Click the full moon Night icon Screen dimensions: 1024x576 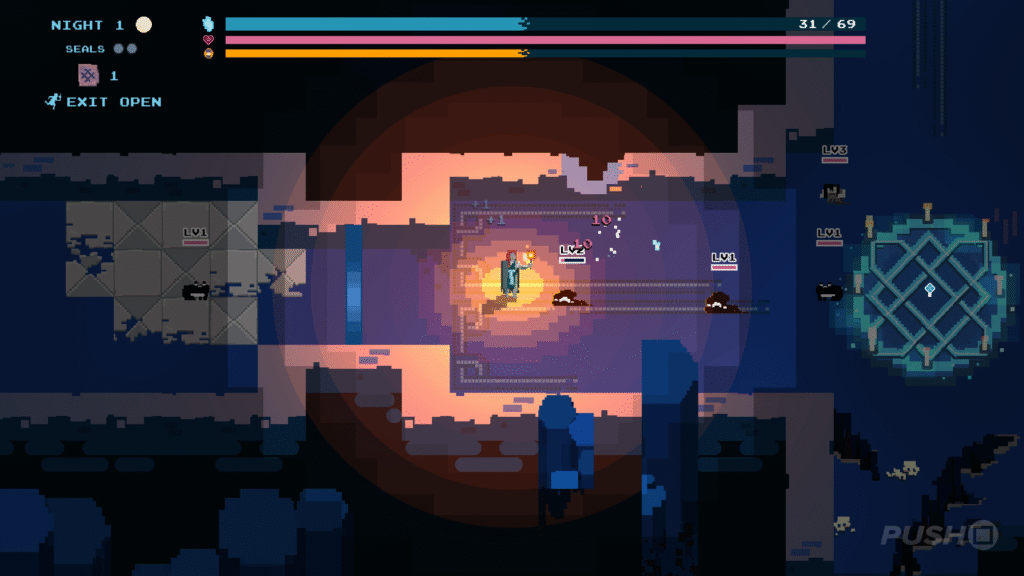(145, 25)
